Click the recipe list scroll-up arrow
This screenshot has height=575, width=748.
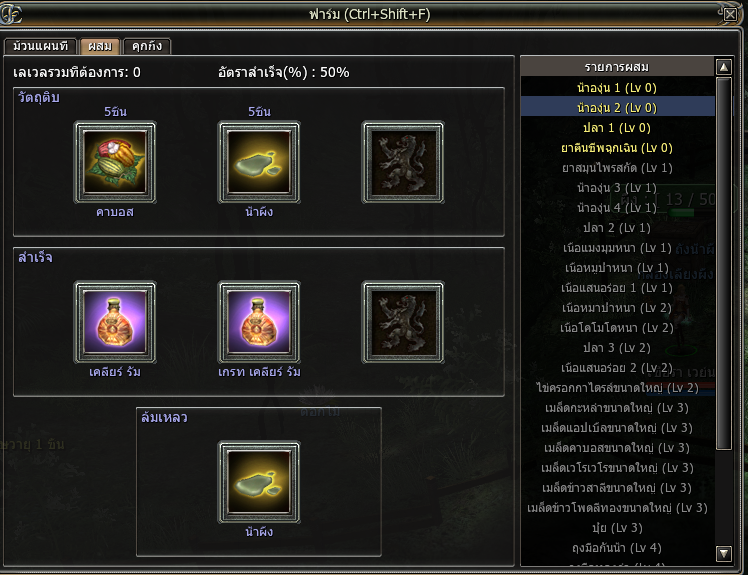point(724,67)
